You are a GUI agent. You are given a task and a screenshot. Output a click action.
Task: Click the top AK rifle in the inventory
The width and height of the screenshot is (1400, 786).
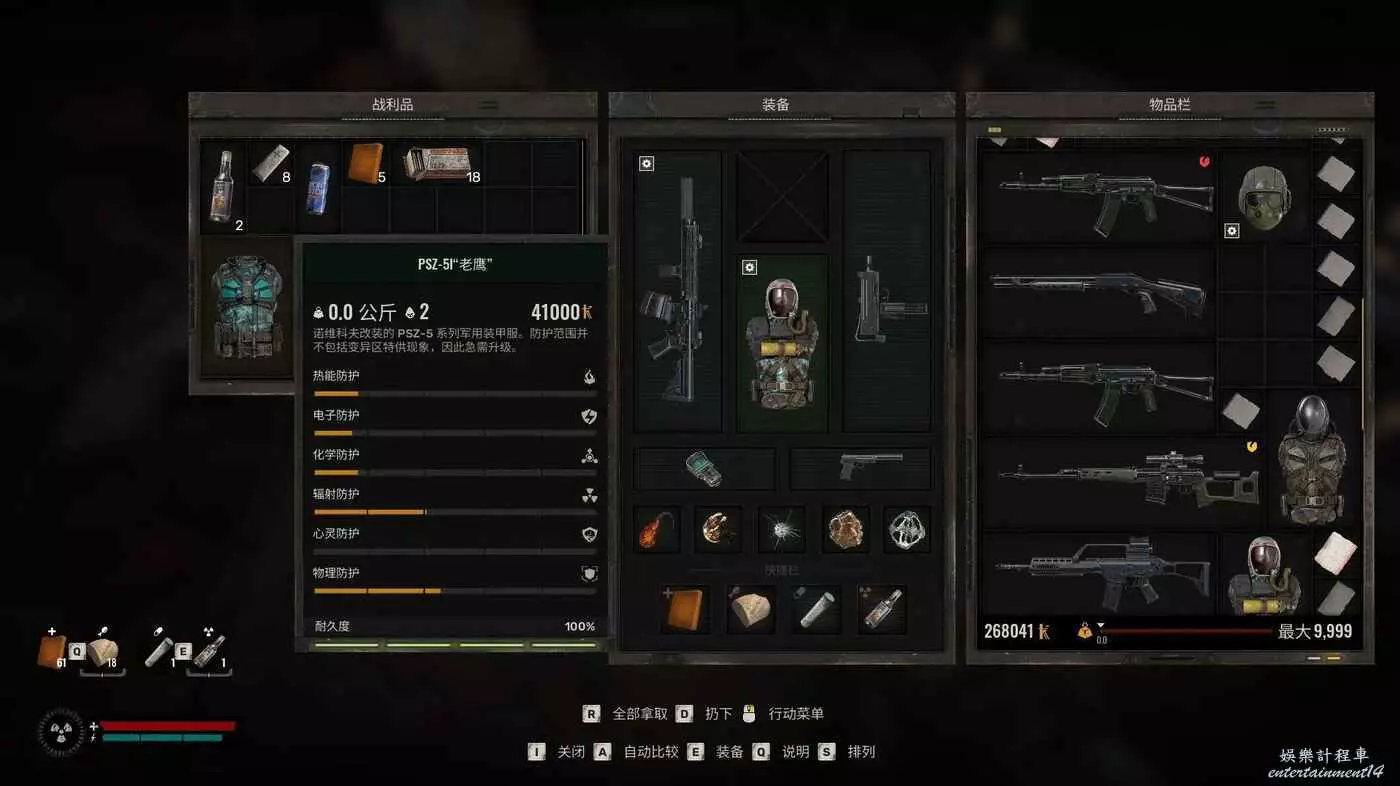pyautogui.click(x=1095, y=195)
